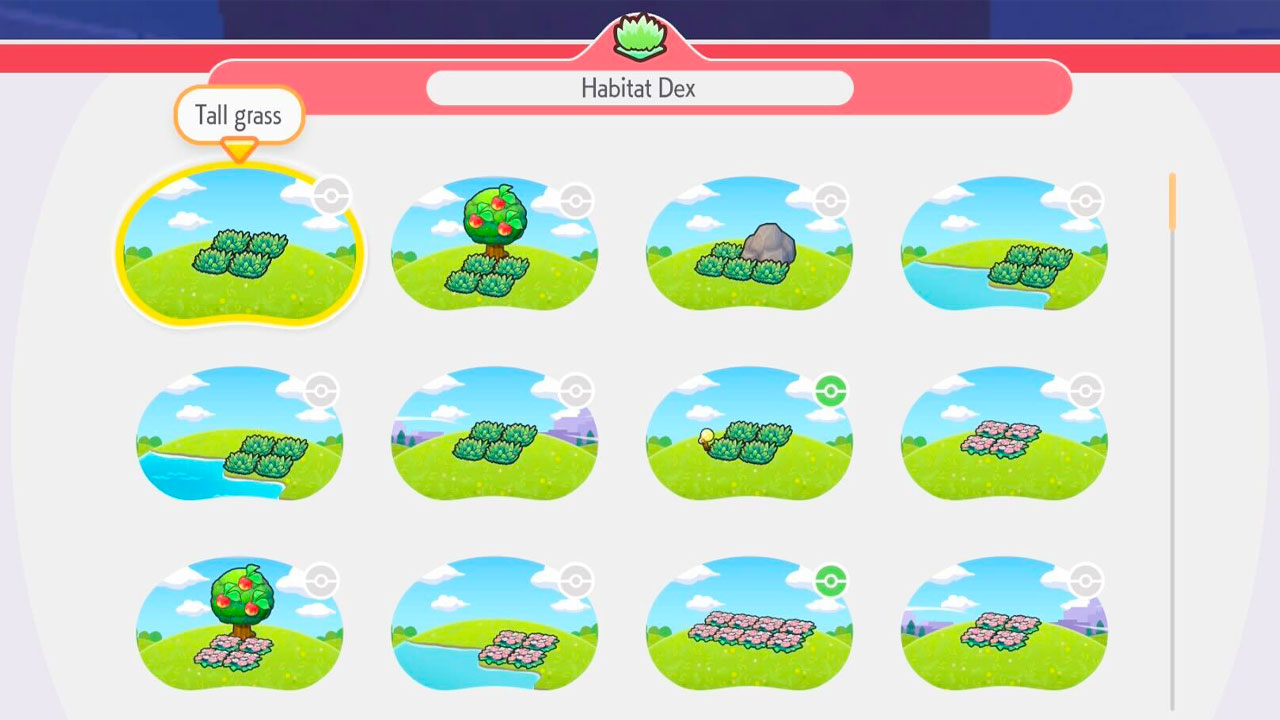Open the wide pink flower field habitat
Viewport: 1280px width, 720px height.
pyautogui.click(x=749, y=625)
